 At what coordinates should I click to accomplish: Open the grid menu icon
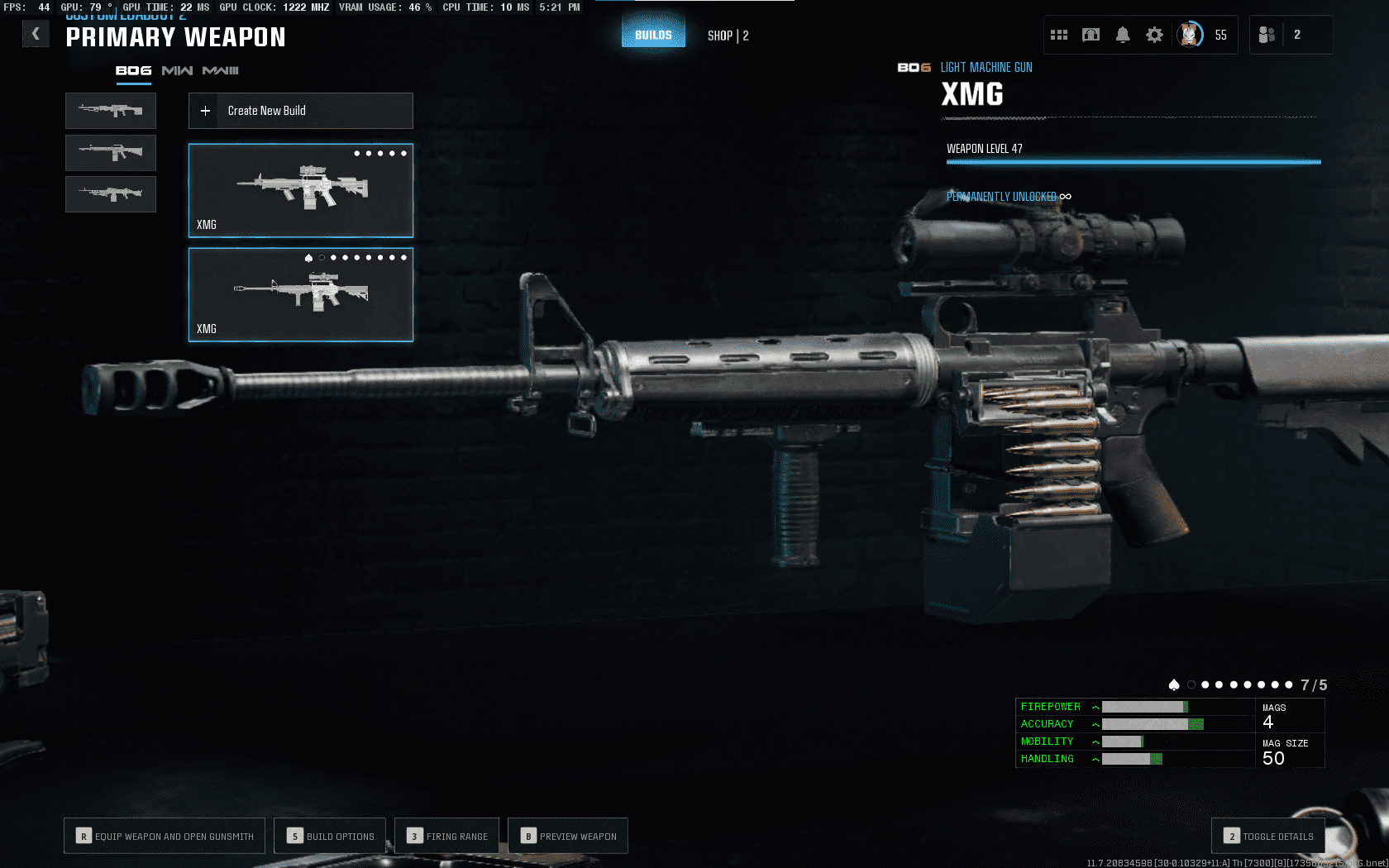tap(1059, 35)
